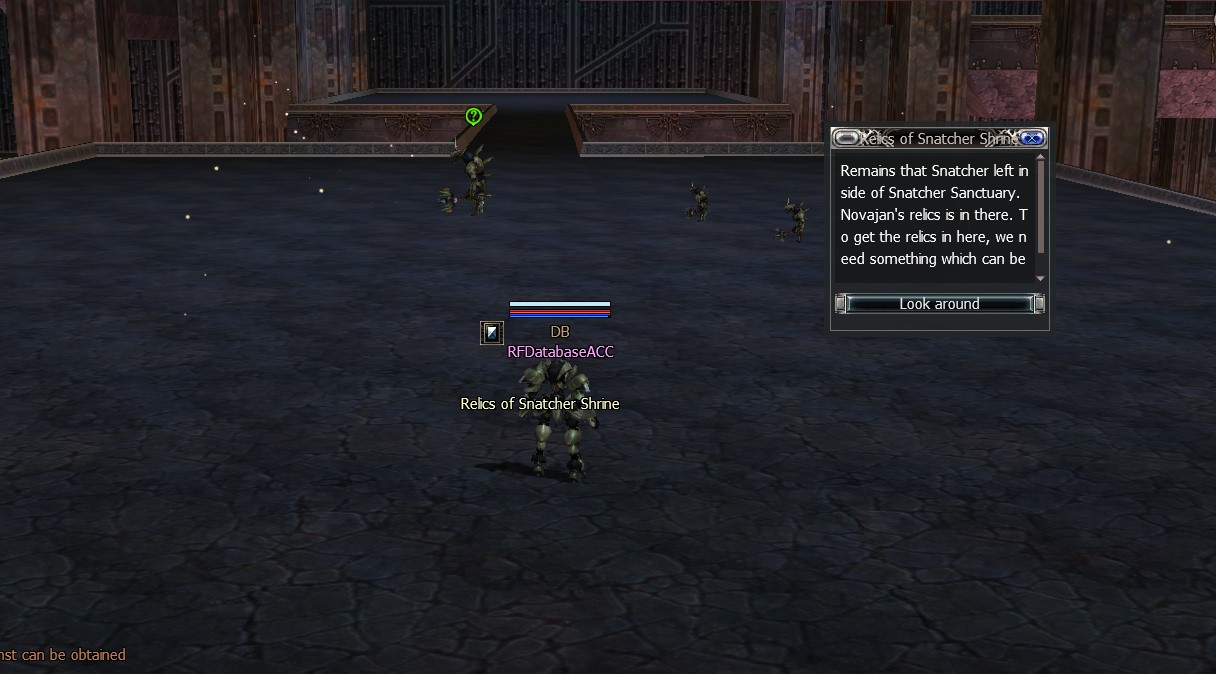Click the oval button left of the dialog title
The height and width of the screenshot is (674, 1216).
point(846,139)
